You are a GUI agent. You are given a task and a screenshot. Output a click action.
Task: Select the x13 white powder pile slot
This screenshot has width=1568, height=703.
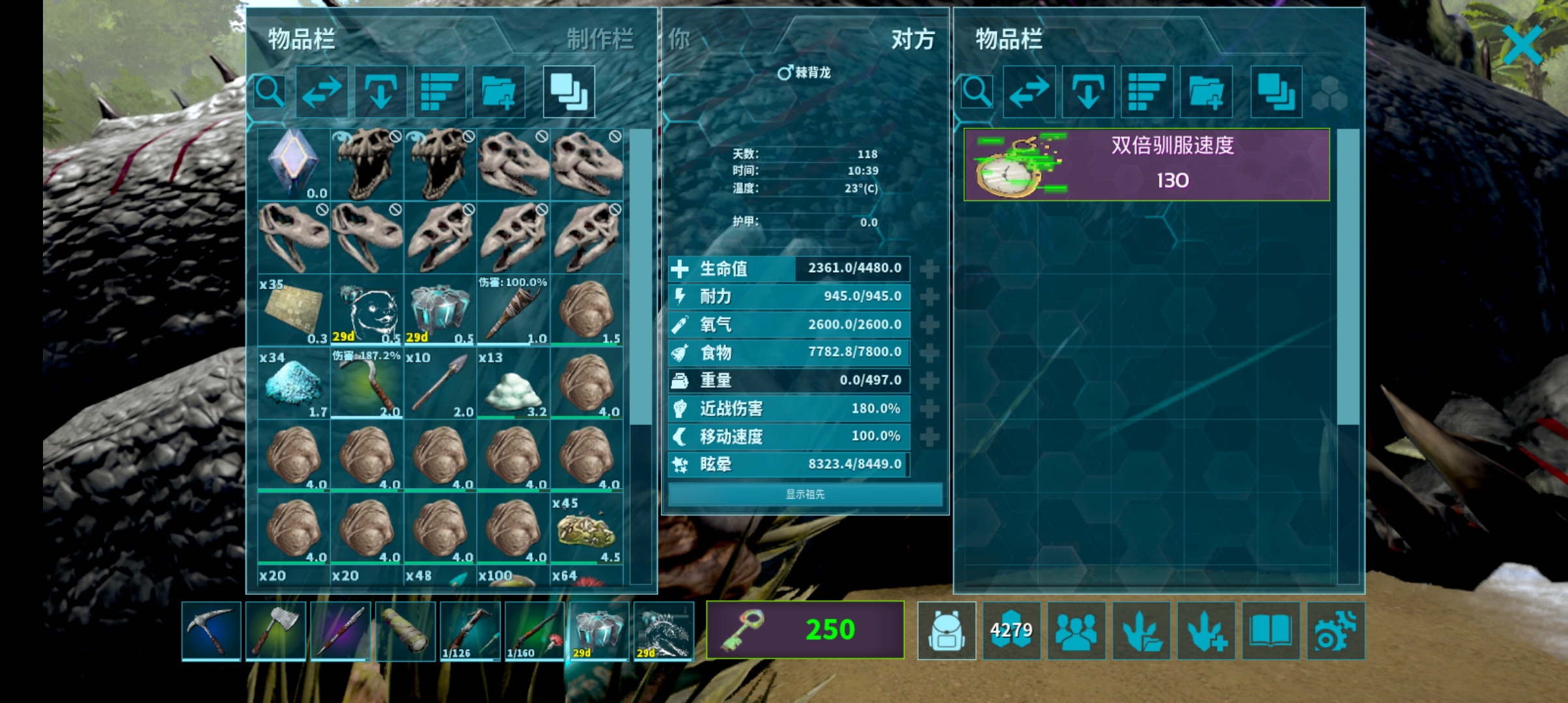point(513,383)
